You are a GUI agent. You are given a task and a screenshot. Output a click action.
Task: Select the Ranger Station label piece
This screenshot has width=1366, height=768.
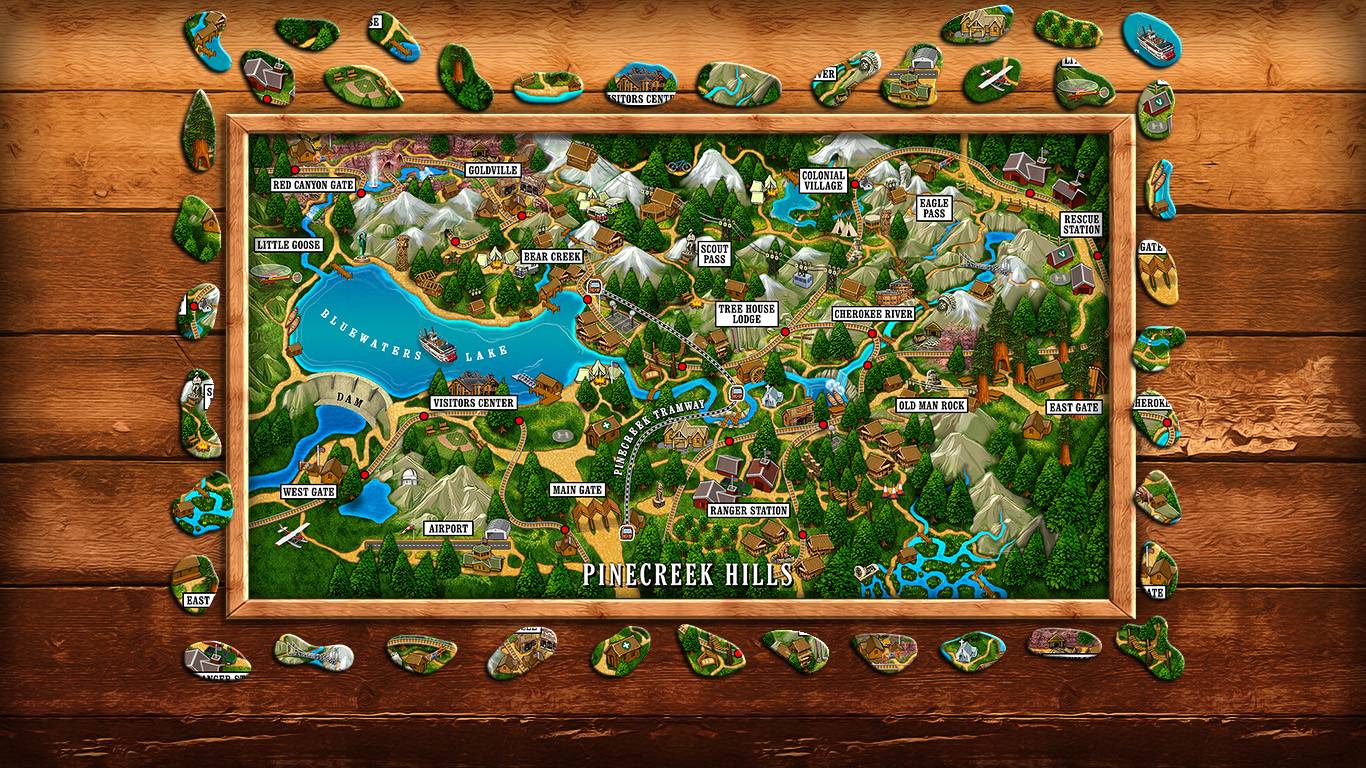(x=216, y=661)
